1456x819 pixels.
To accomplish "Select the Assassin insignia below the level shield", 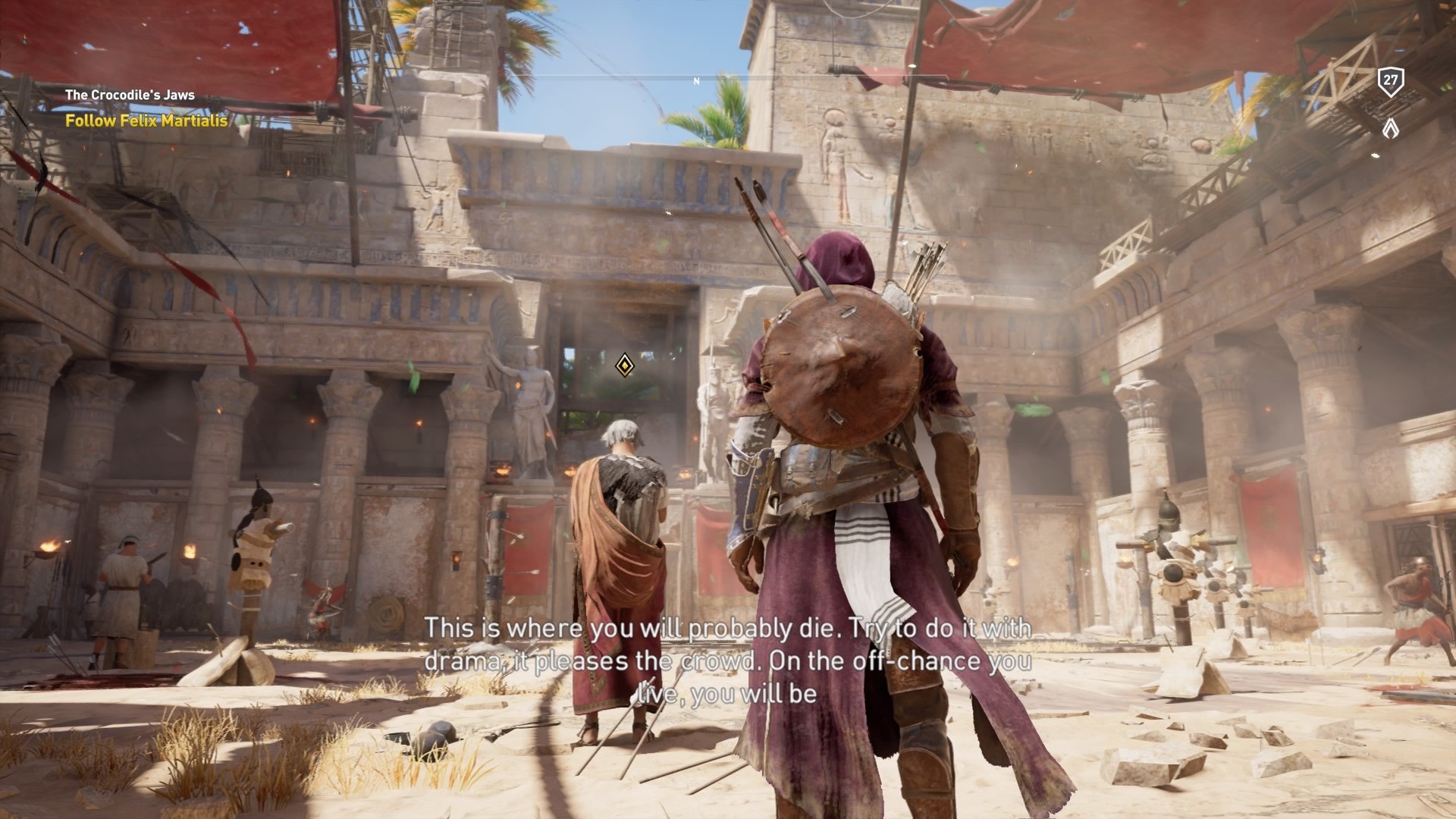I will pos(1390,129).
